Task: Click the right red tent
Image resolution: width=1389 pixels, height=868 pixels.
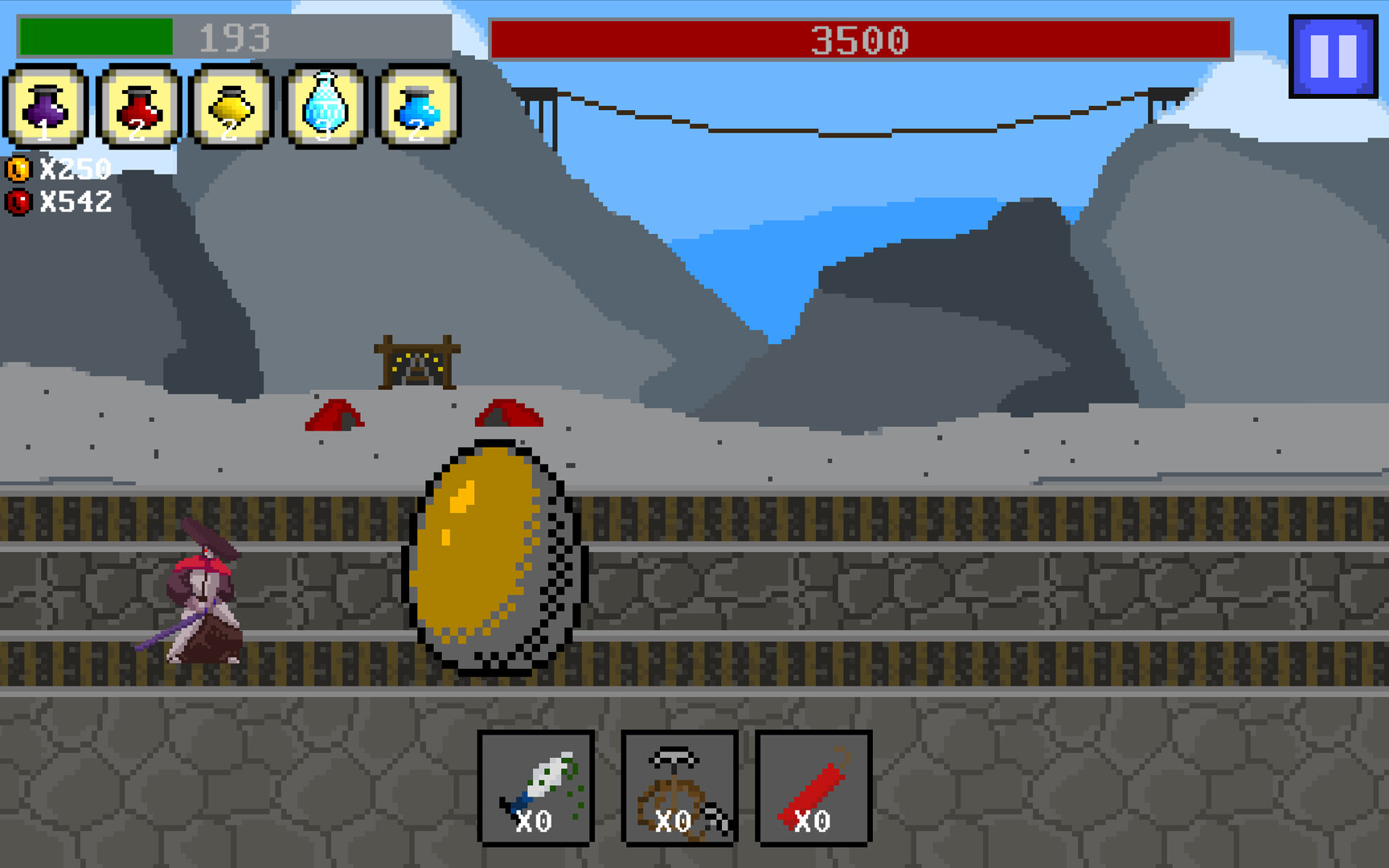Action: click(509, 416)
